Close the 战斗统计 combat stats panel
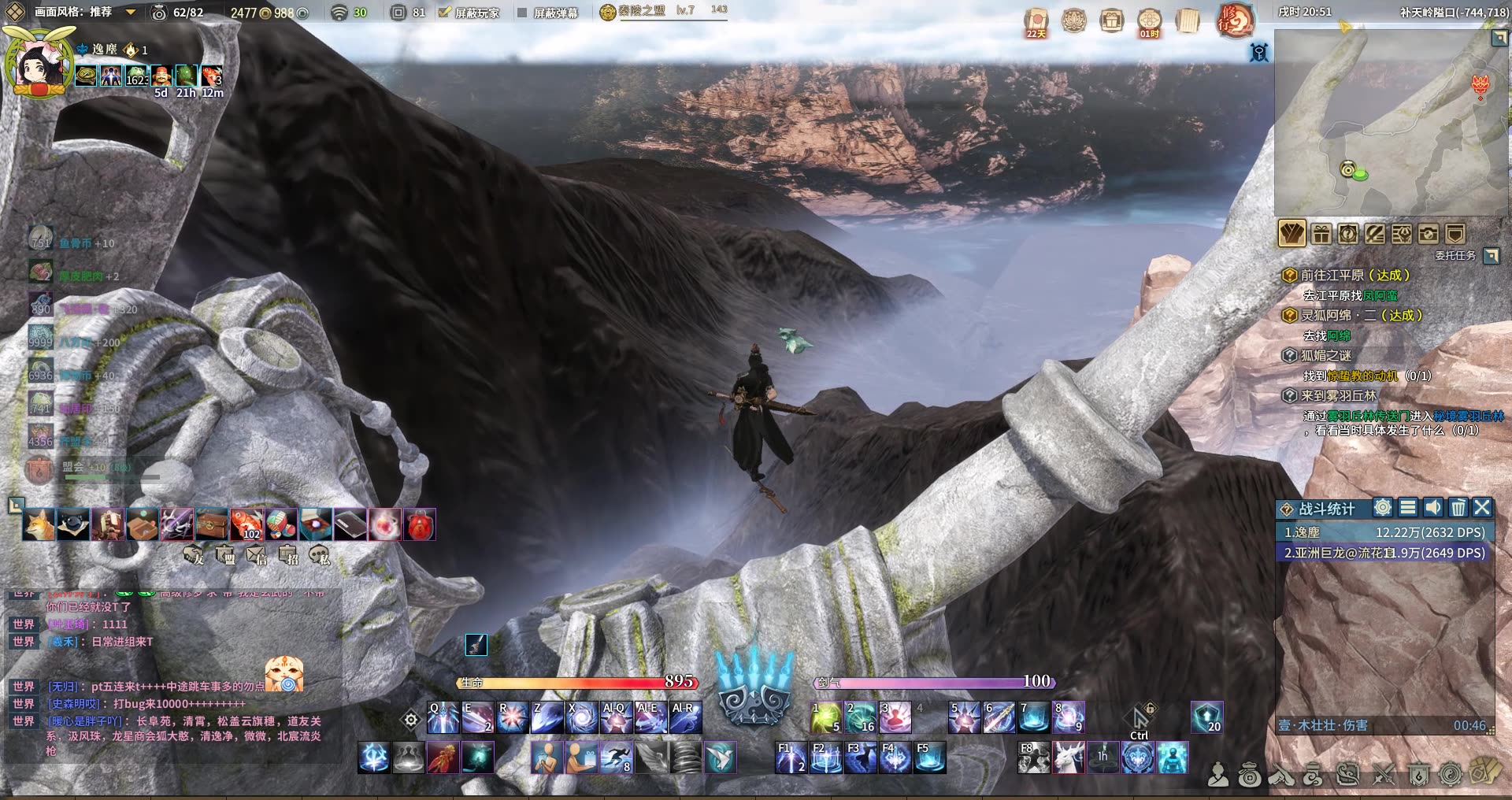This screenshot has height=800, width=1512. coord(1482,508)
